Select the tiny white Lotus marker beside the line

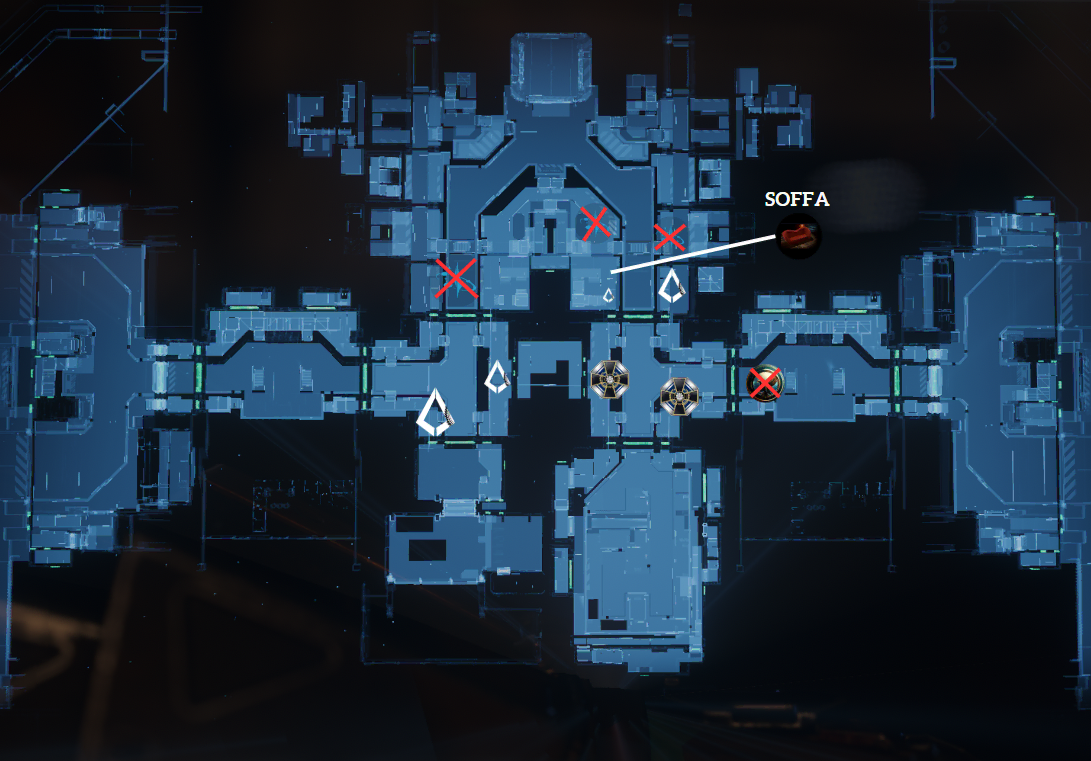pyautogui.click(x=607, y=294)
